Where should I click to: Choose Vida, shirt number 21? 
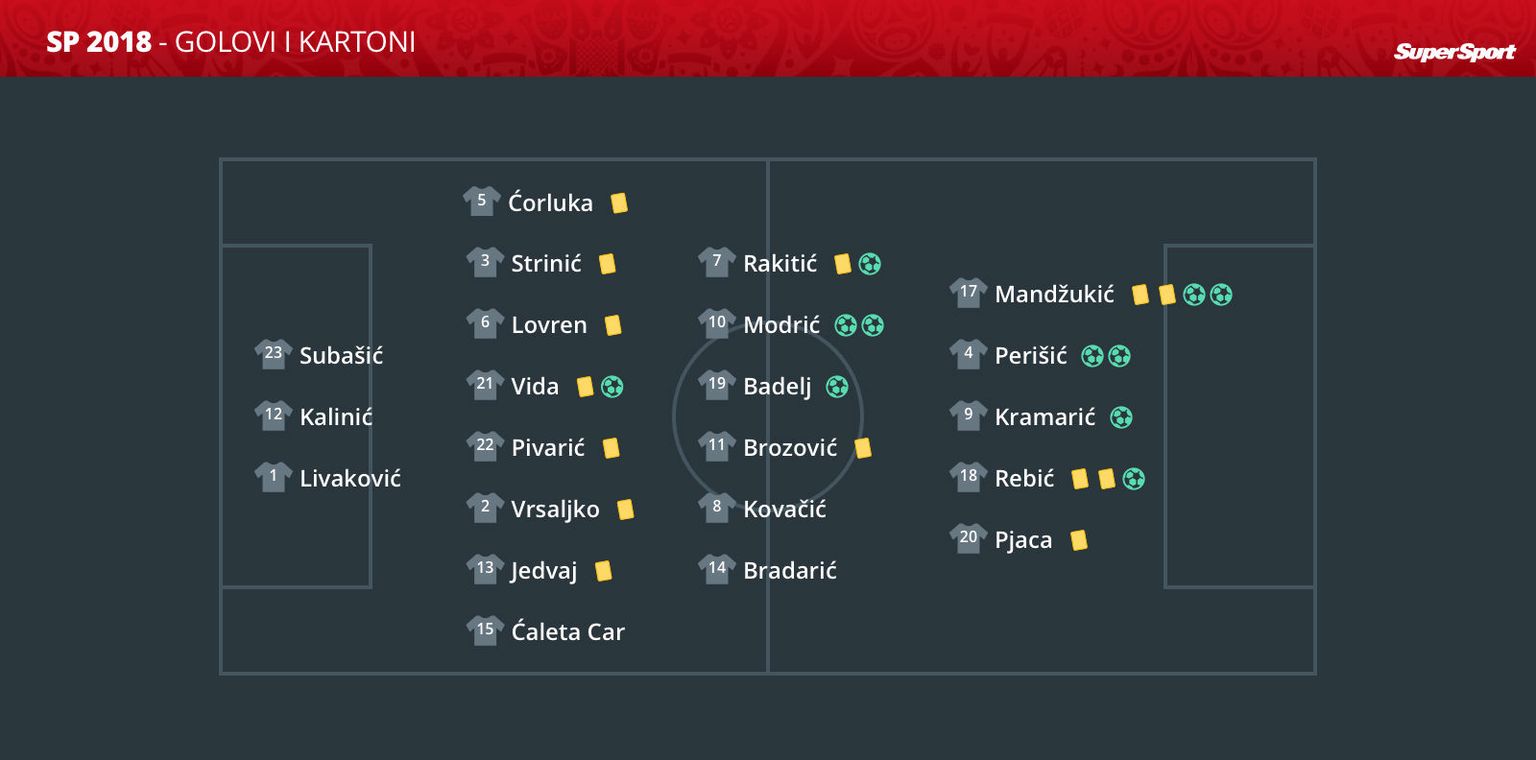[x=534, y=387]
